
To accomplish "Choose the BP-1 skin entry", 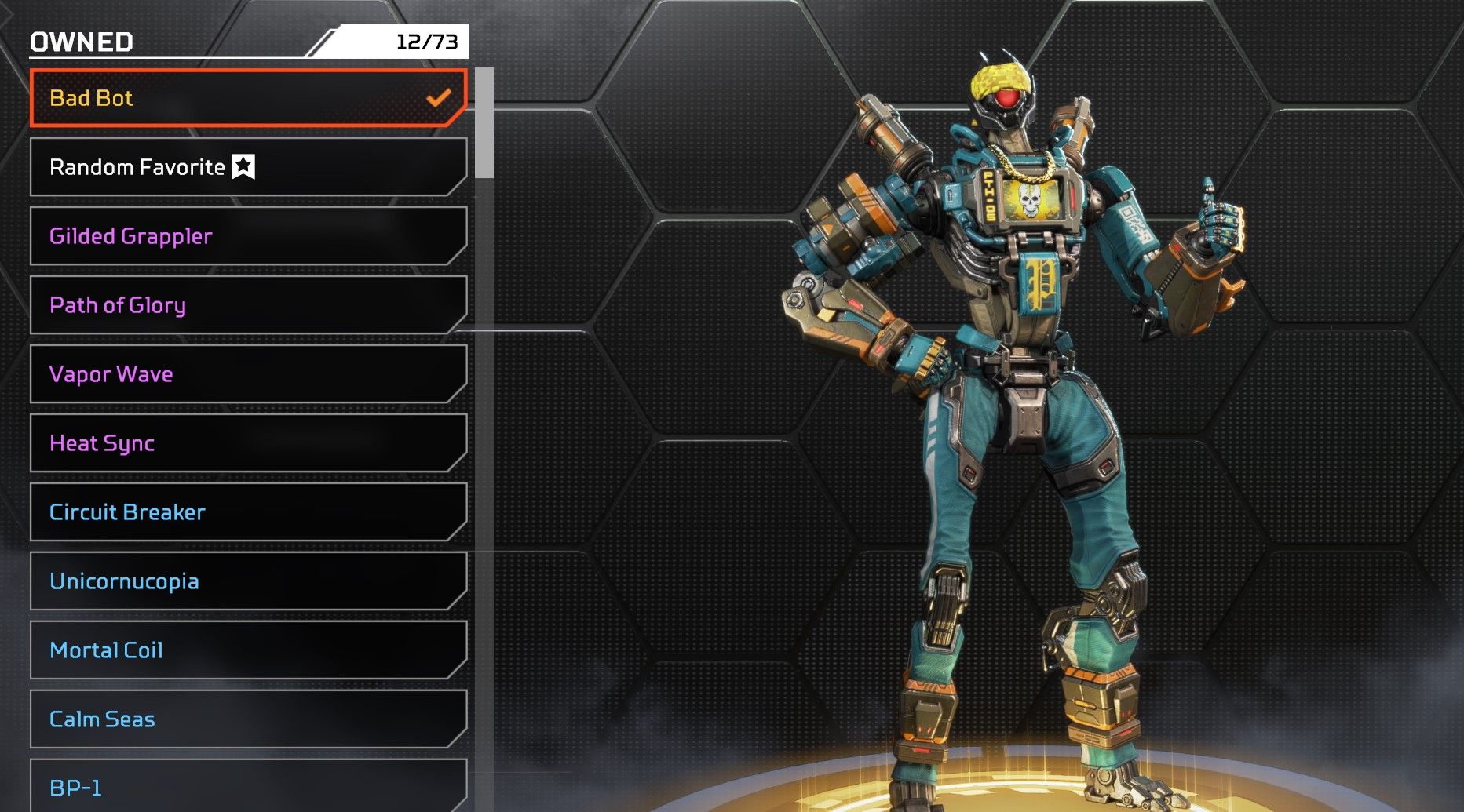I will pos(248,786).
